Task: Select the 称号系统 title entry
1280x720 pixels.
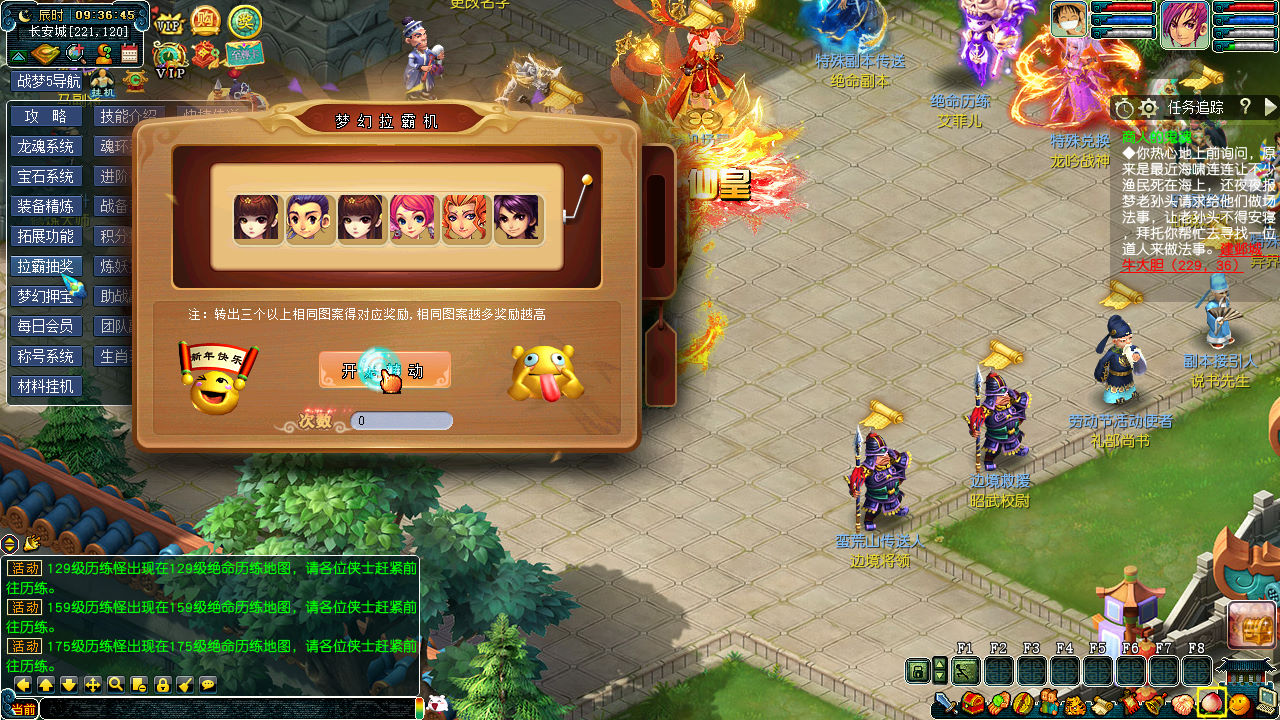Action: [x=46, y=356]
